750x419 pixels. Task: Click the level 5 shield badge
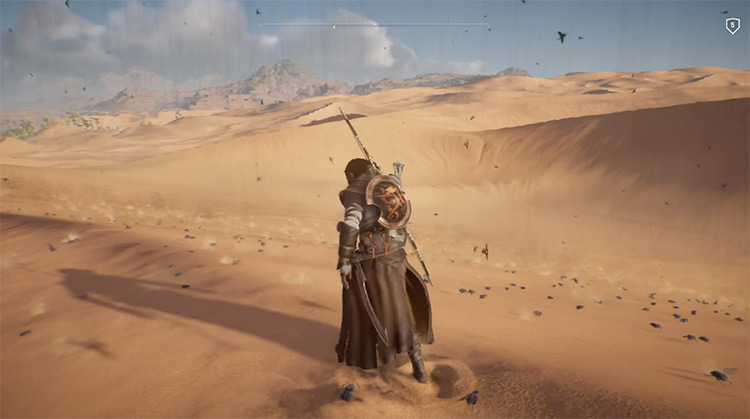click(732, 26)
